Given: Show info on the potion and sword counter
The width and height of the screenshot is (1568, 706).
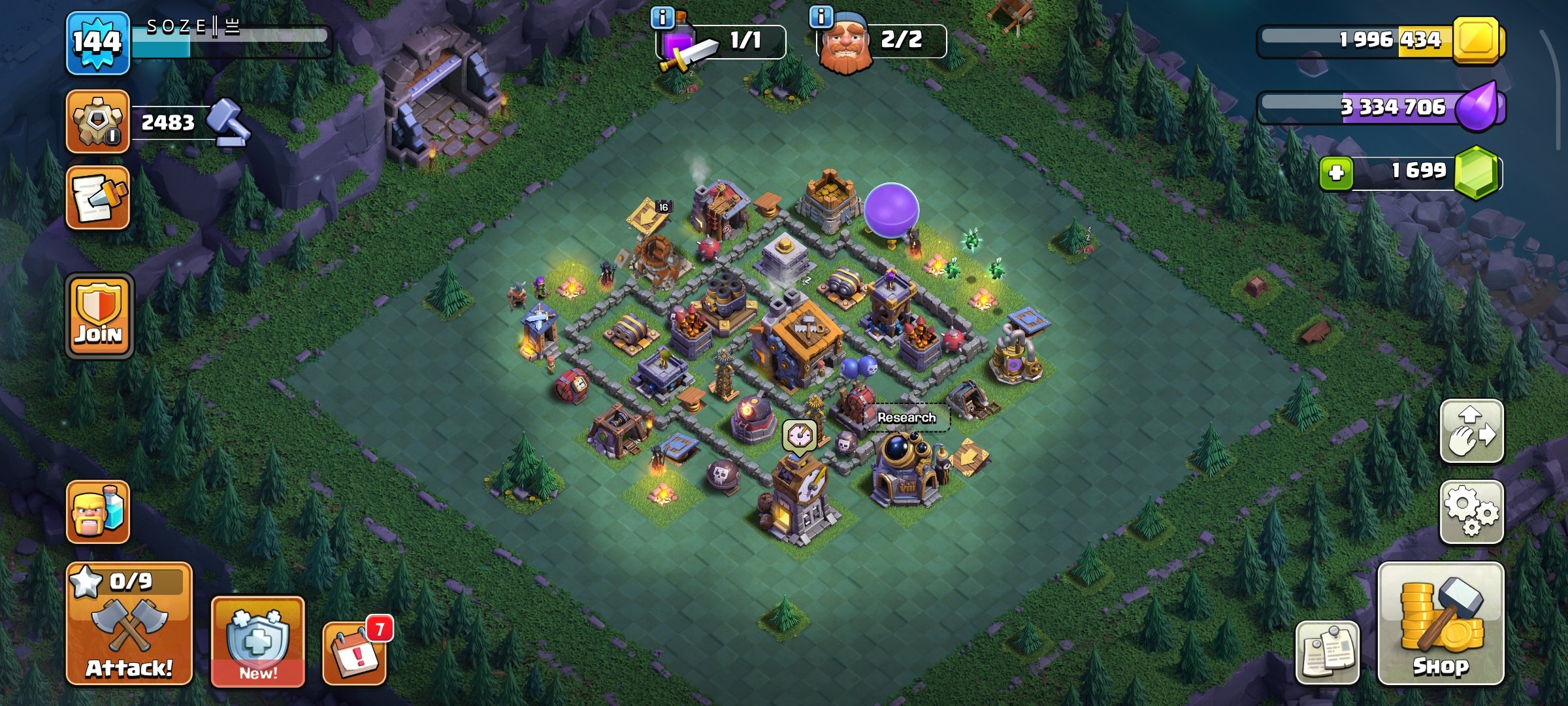Looking at the screenshot, I should (662, 18).
